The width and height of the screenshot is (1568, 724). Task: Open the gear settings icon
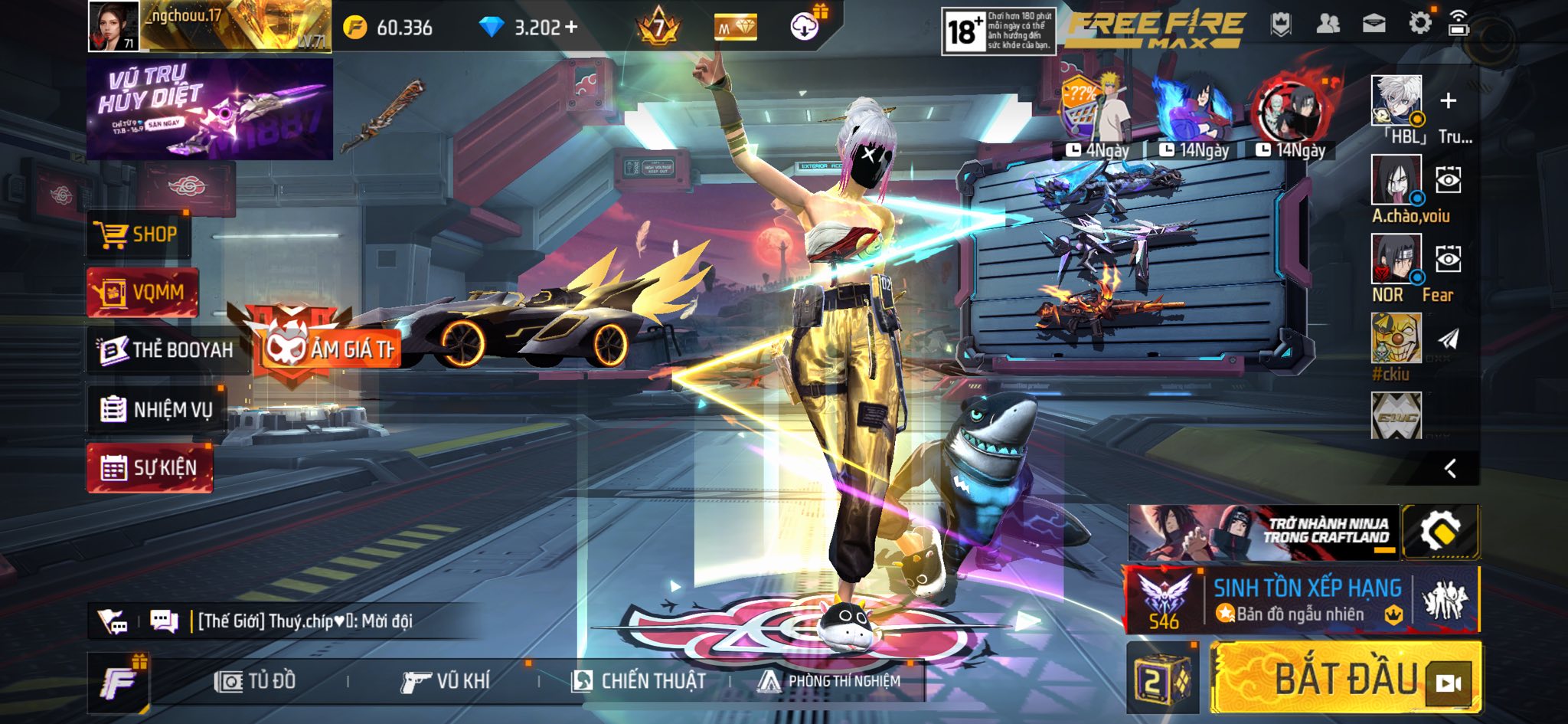pos(1419,24)
